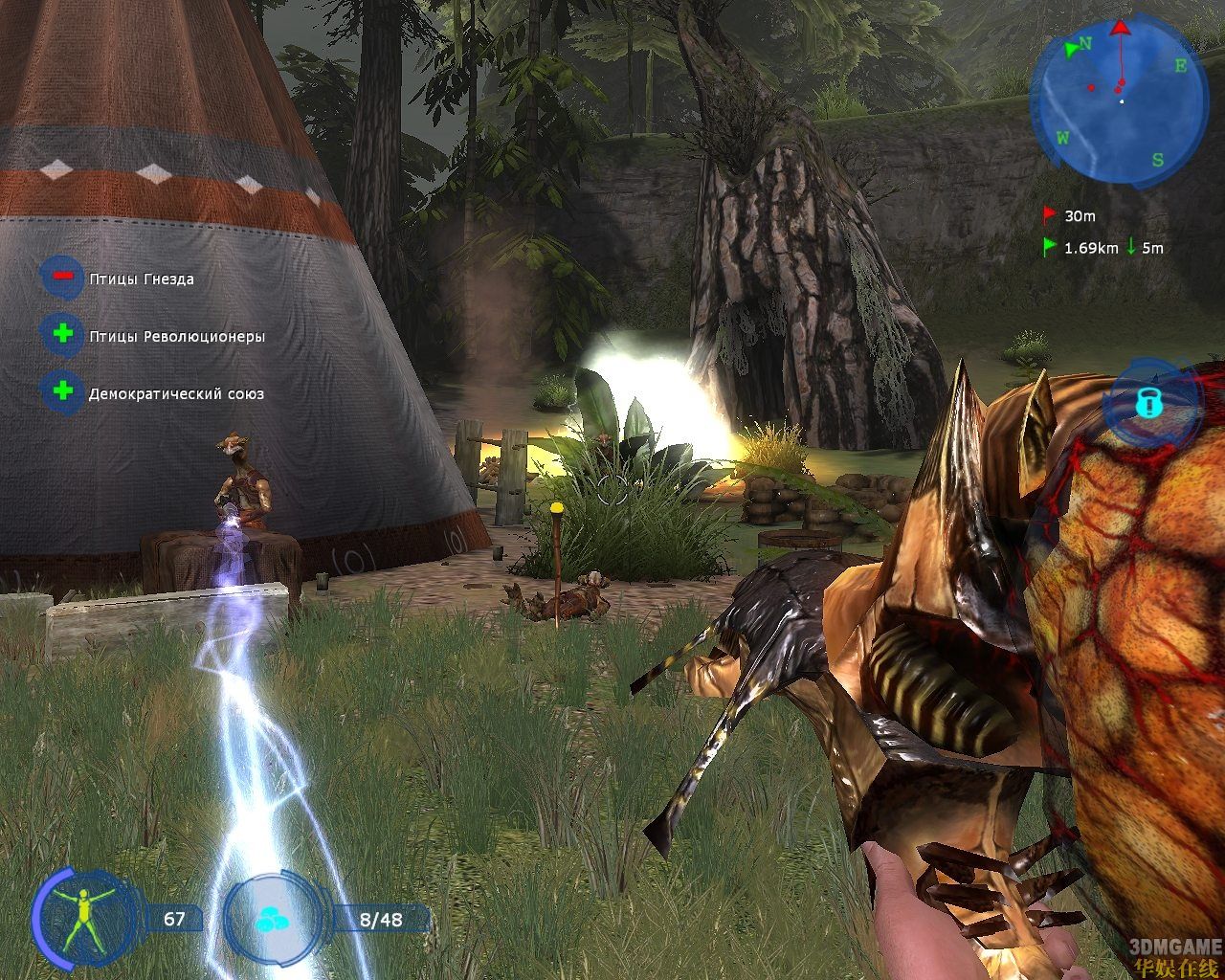
Task: Select the red minus Птицы Гнезда icon
Action: (62, 277)
